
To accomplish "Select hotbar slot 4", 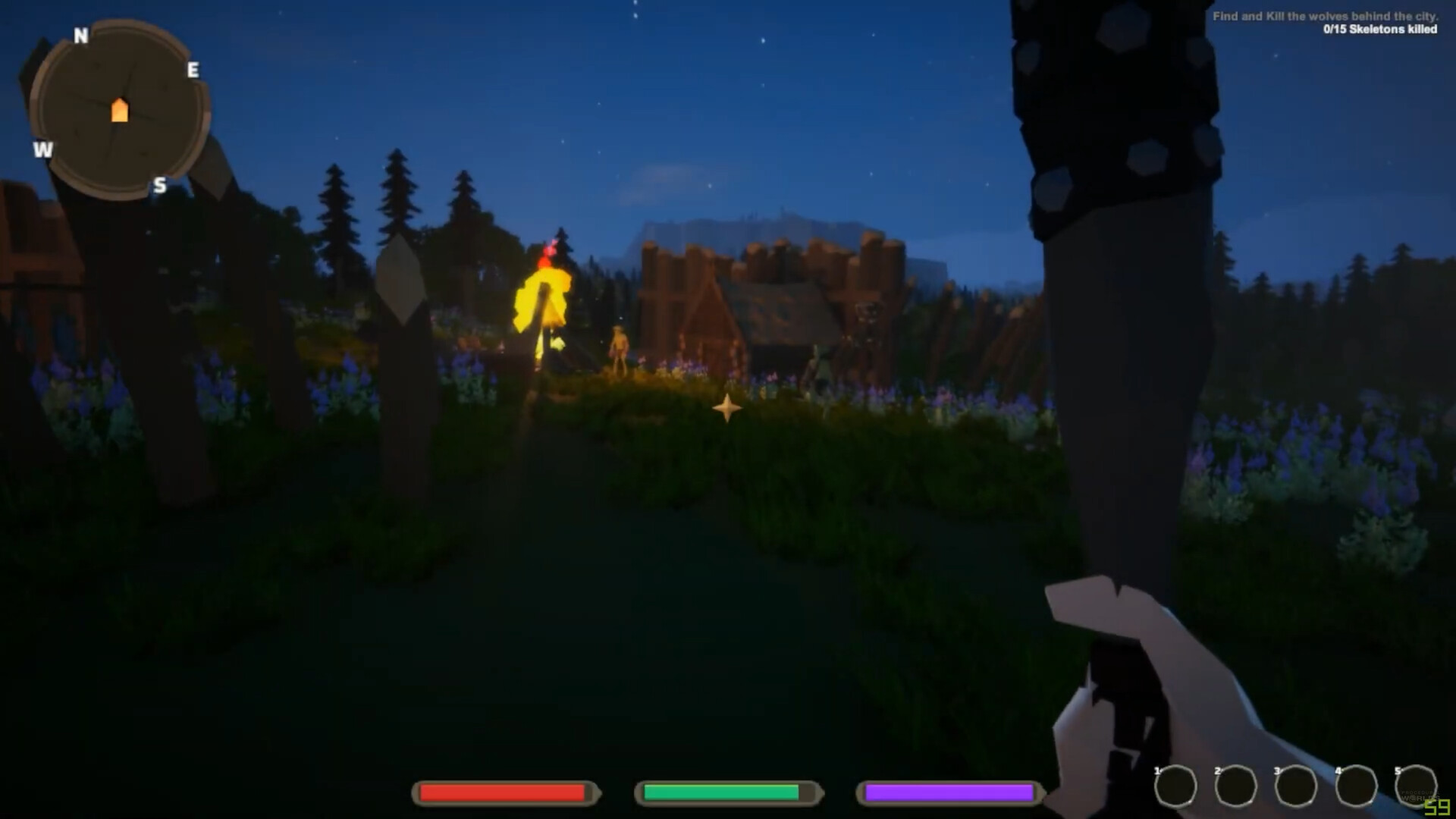I will [x=1357, y=786].
